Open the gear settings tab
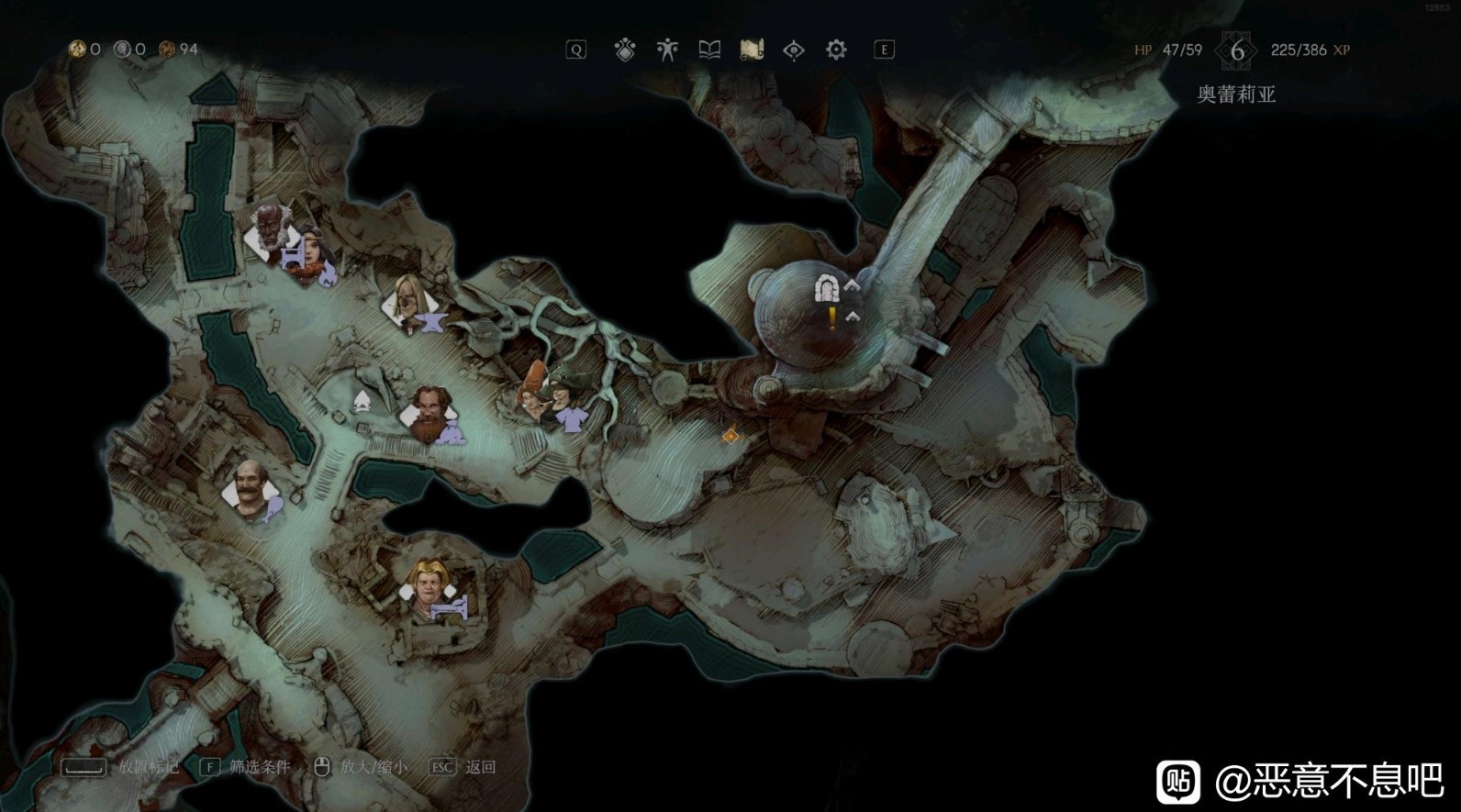The width and height of the screenshot is (1461, 812). (x=836, y=50)
